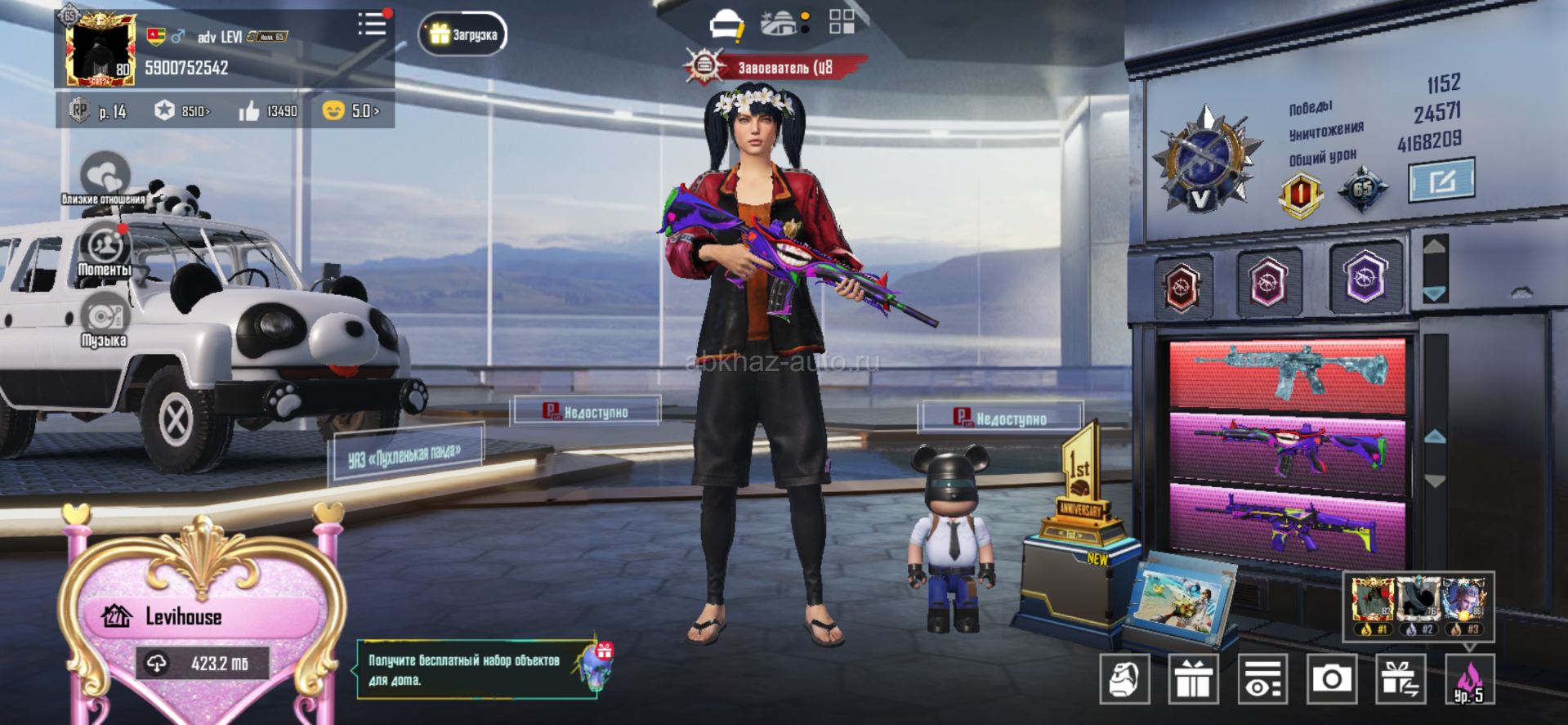Take a screenshot with the camera button
The image size is (1568, 725).
[1331, 679]
